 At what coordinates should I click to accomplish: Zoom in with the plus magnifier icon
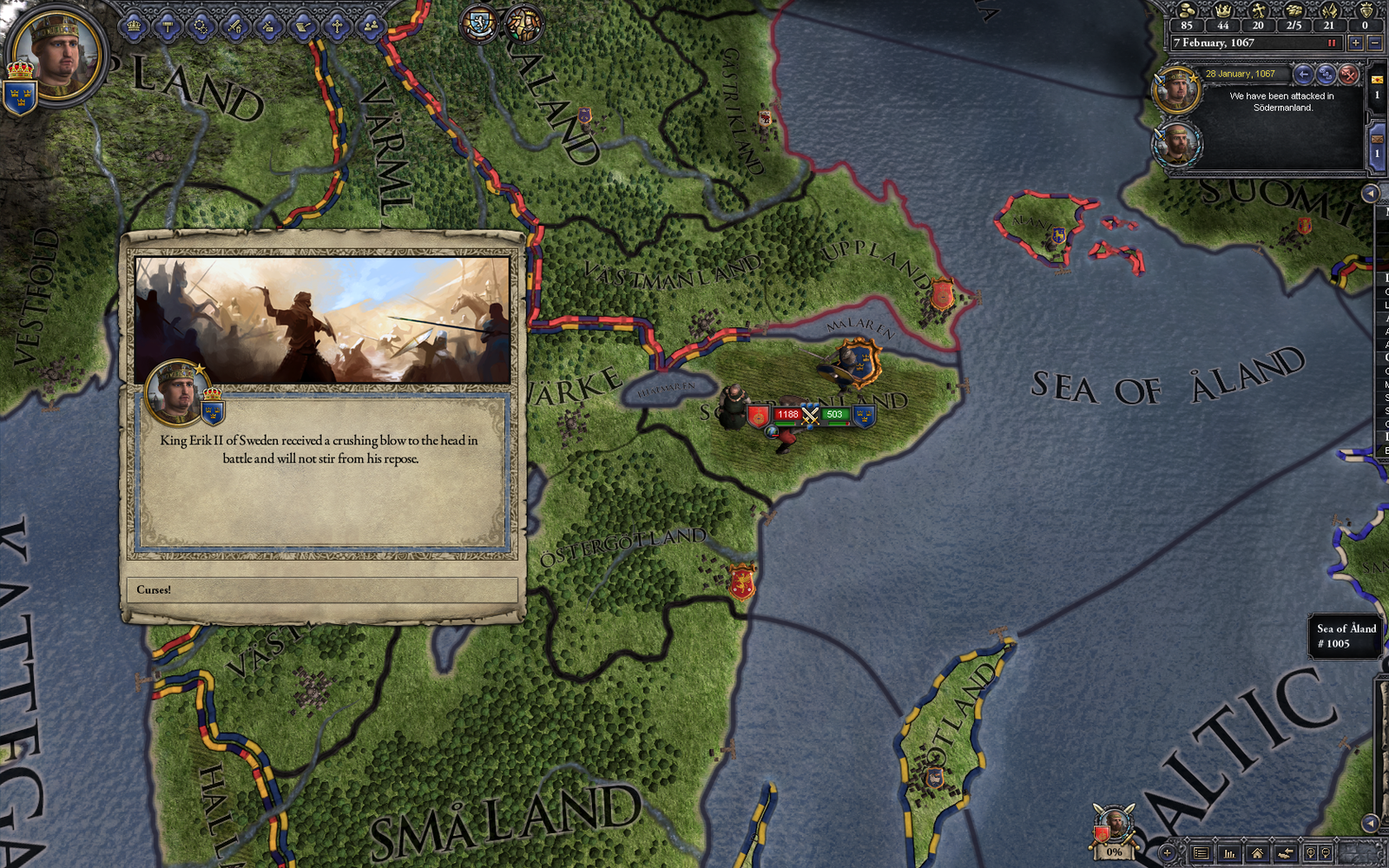(1312, 852)
